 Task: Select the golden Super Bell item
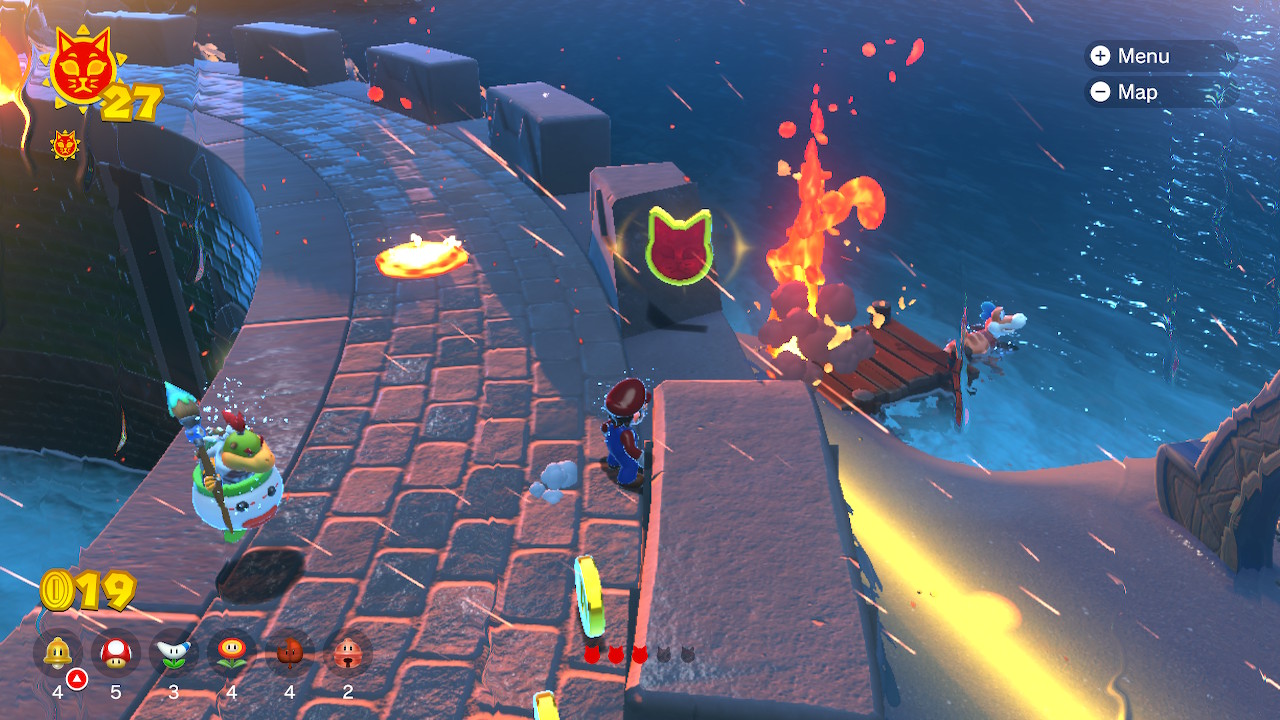point(57,653)
